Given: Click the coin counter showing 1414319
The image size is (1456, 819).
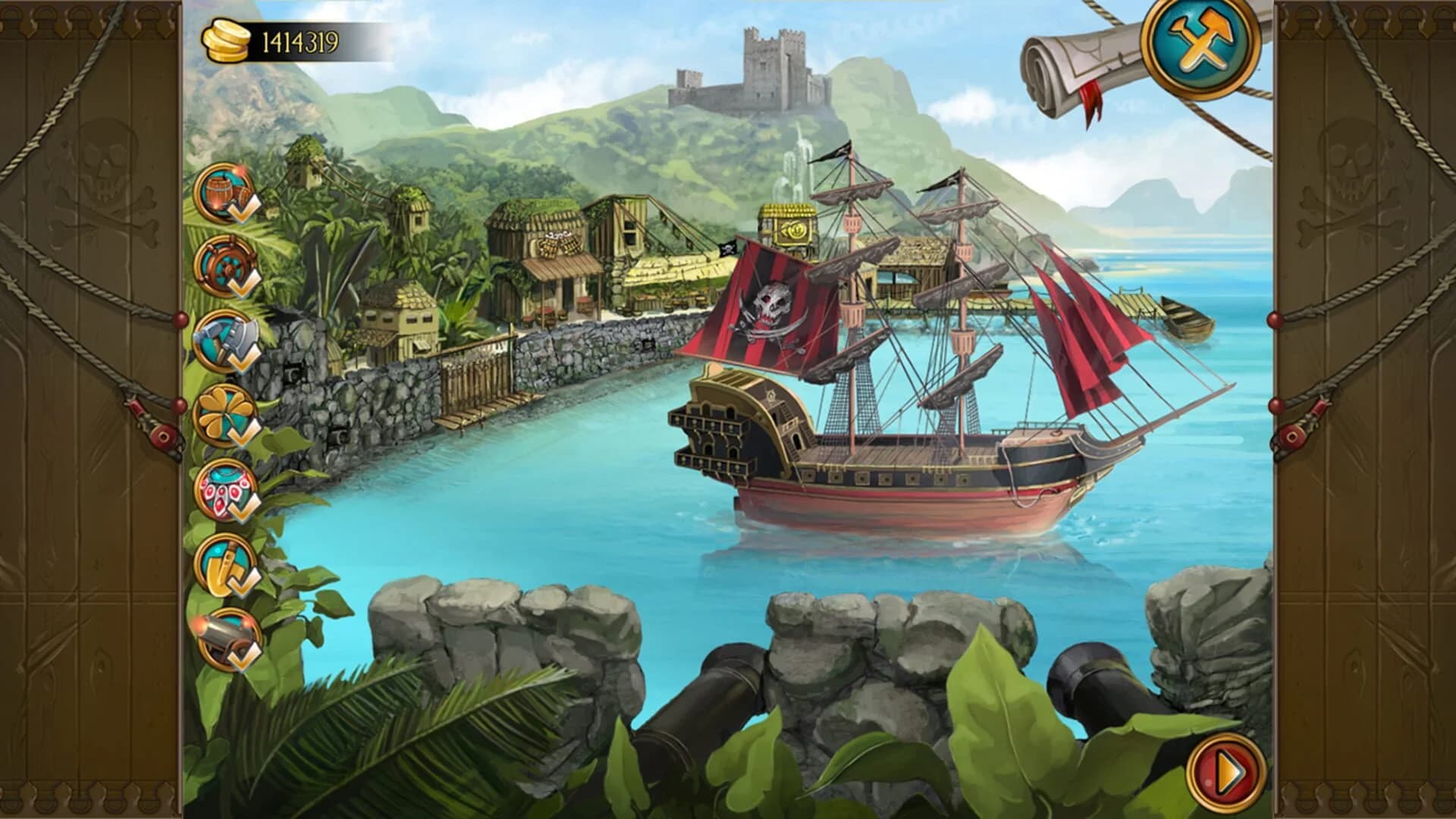Looking at the screenshot, I should coord(297,39).
